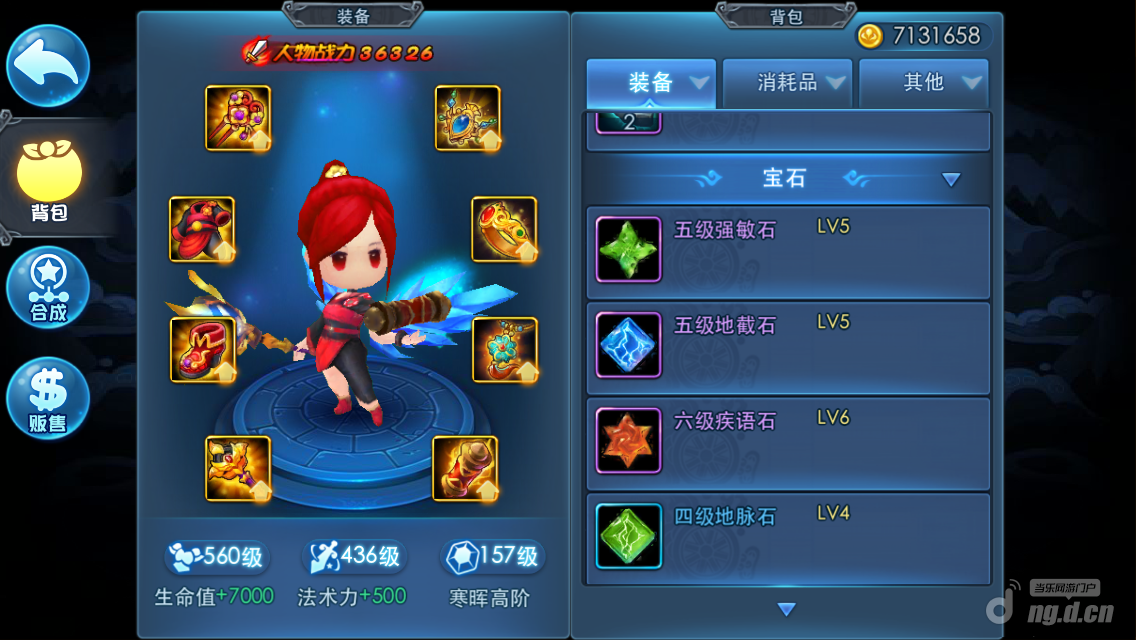
Task: Switch to the 装备 equipment tab
Action: pos(651,83)
